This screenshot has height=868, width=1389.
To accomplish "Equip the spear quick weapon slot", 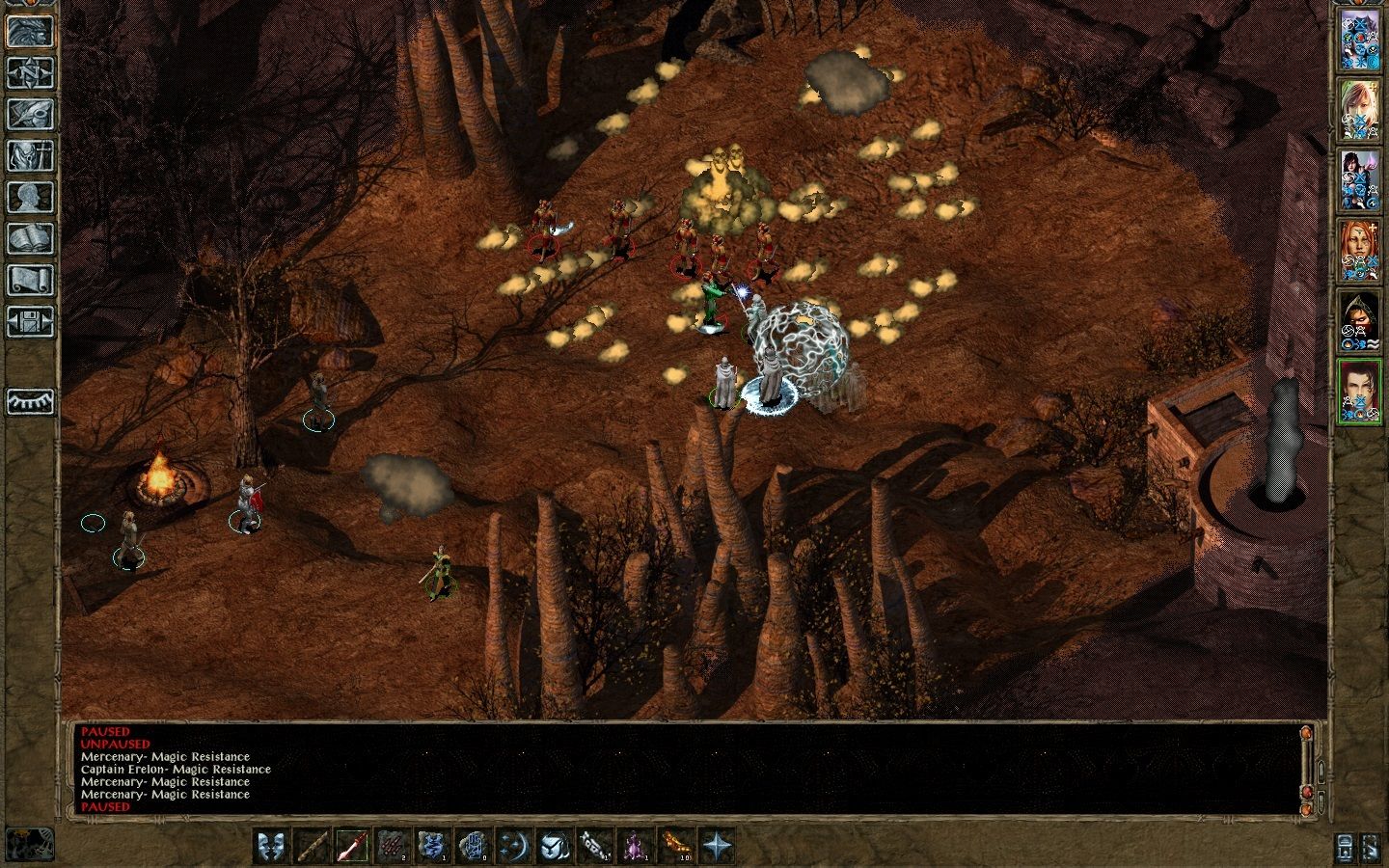I will tap(351, 844).
